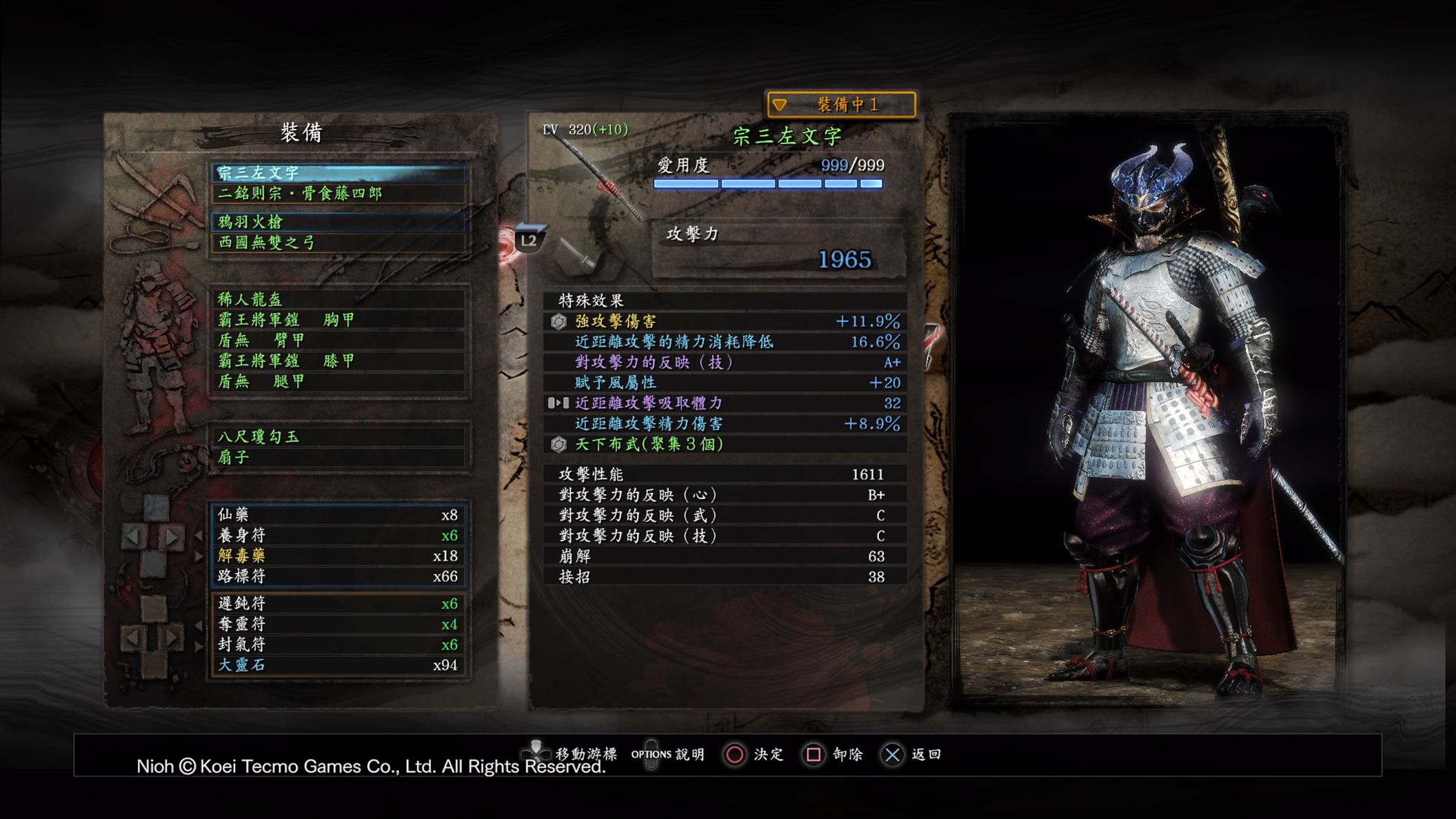Pick the 奪靈符 talisman slot
This screenshot has height=819, width=1456.
(x=338, y=625)
